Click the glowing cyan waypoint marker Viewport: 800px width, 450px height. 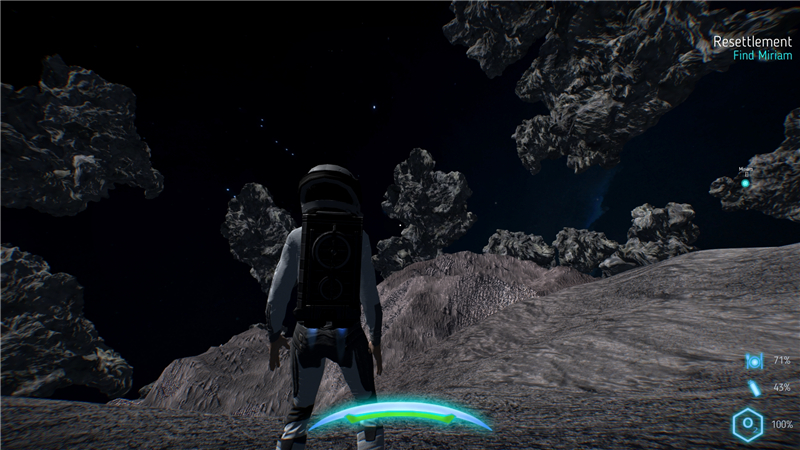pyautogui.click(x=745, y=183)
